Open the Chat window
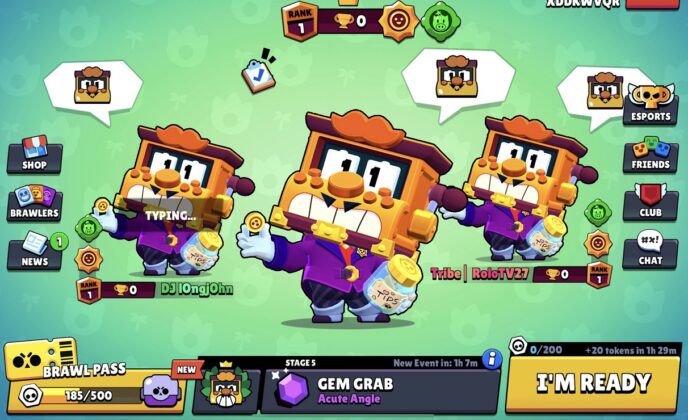This screenshot has width=688, height=420. click(651, 251)
